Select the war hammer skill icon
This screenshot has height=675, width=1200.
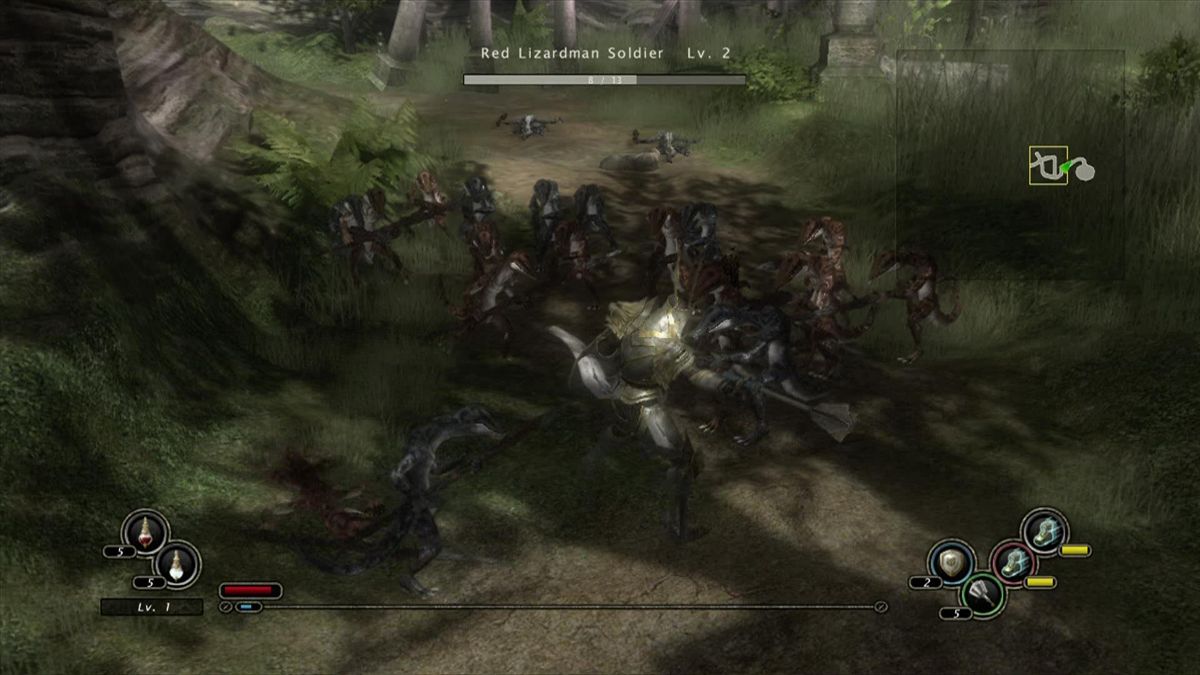(x=982, y=594)
